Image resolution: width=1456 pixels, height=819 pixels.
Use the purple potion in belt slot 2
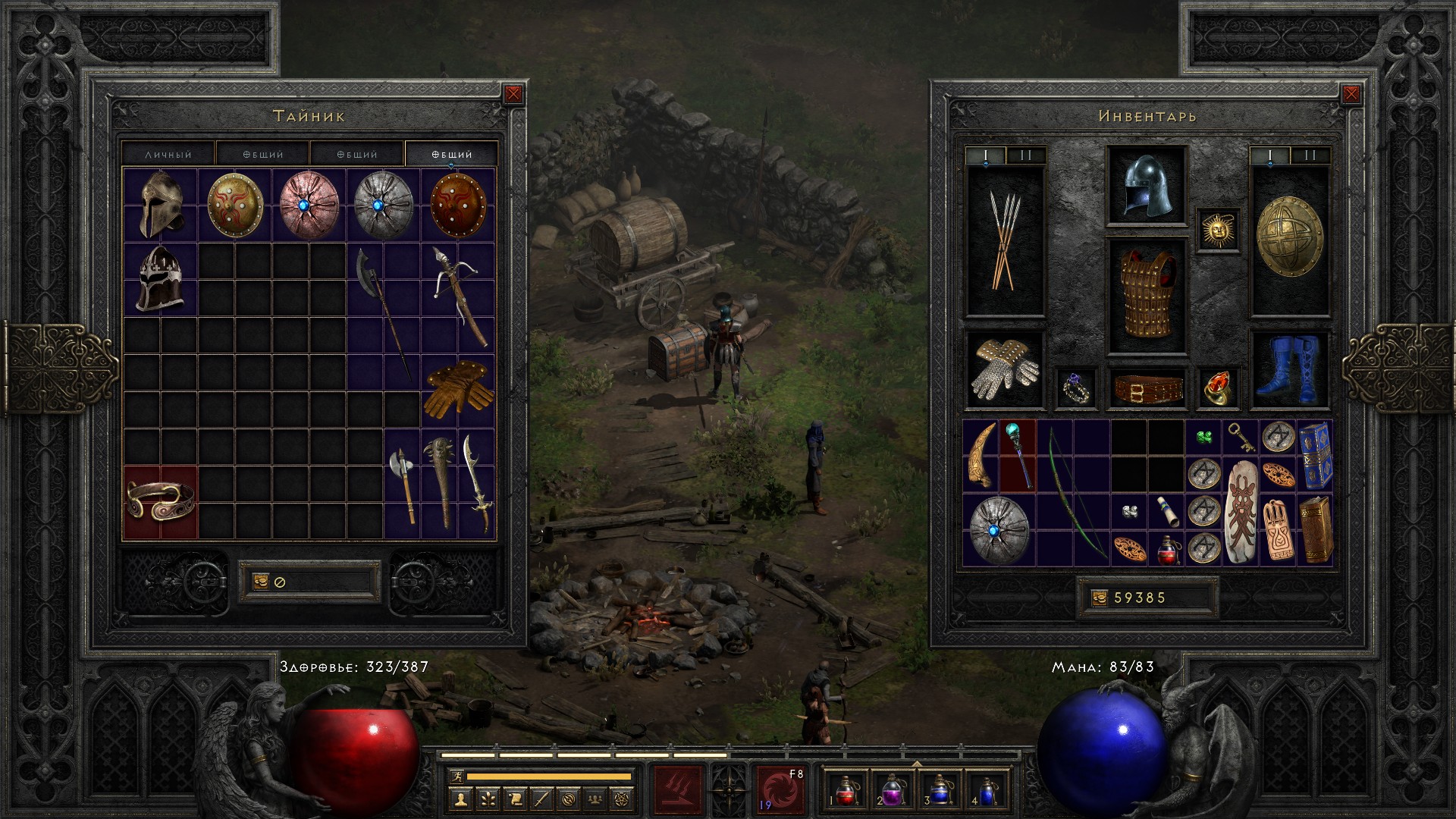click(x=892, y=789)
